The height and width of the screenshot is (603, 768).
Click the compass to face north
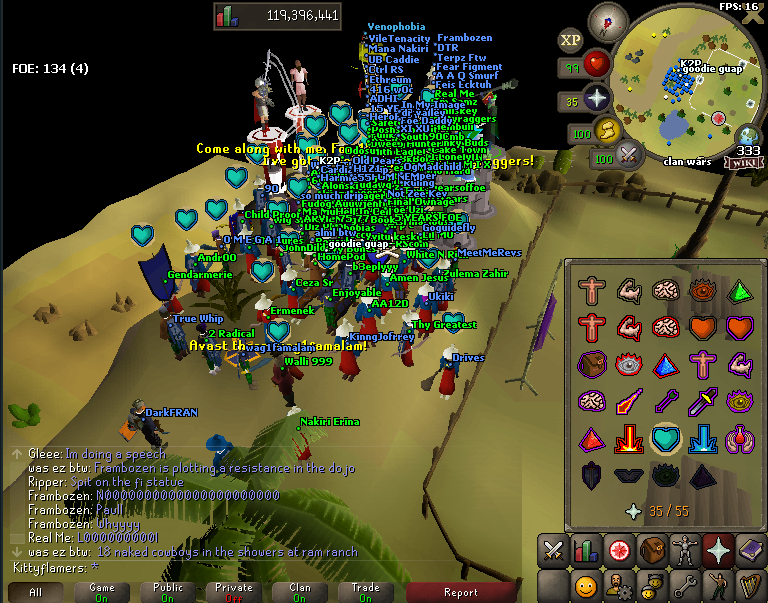[x=607, y=20]
